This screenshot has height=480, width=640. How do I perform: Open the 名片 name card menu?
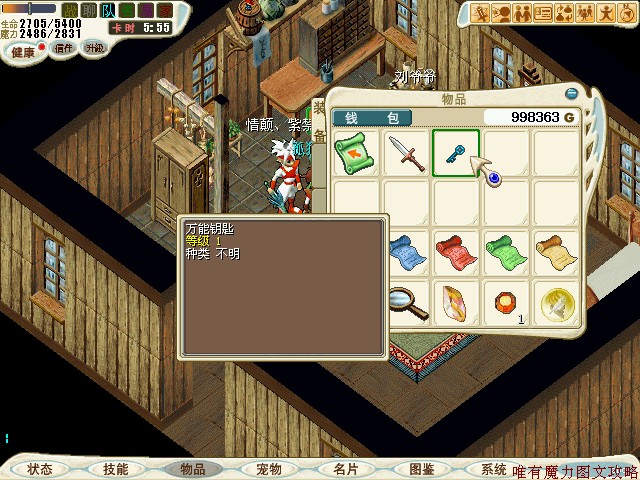coord(345,468)
